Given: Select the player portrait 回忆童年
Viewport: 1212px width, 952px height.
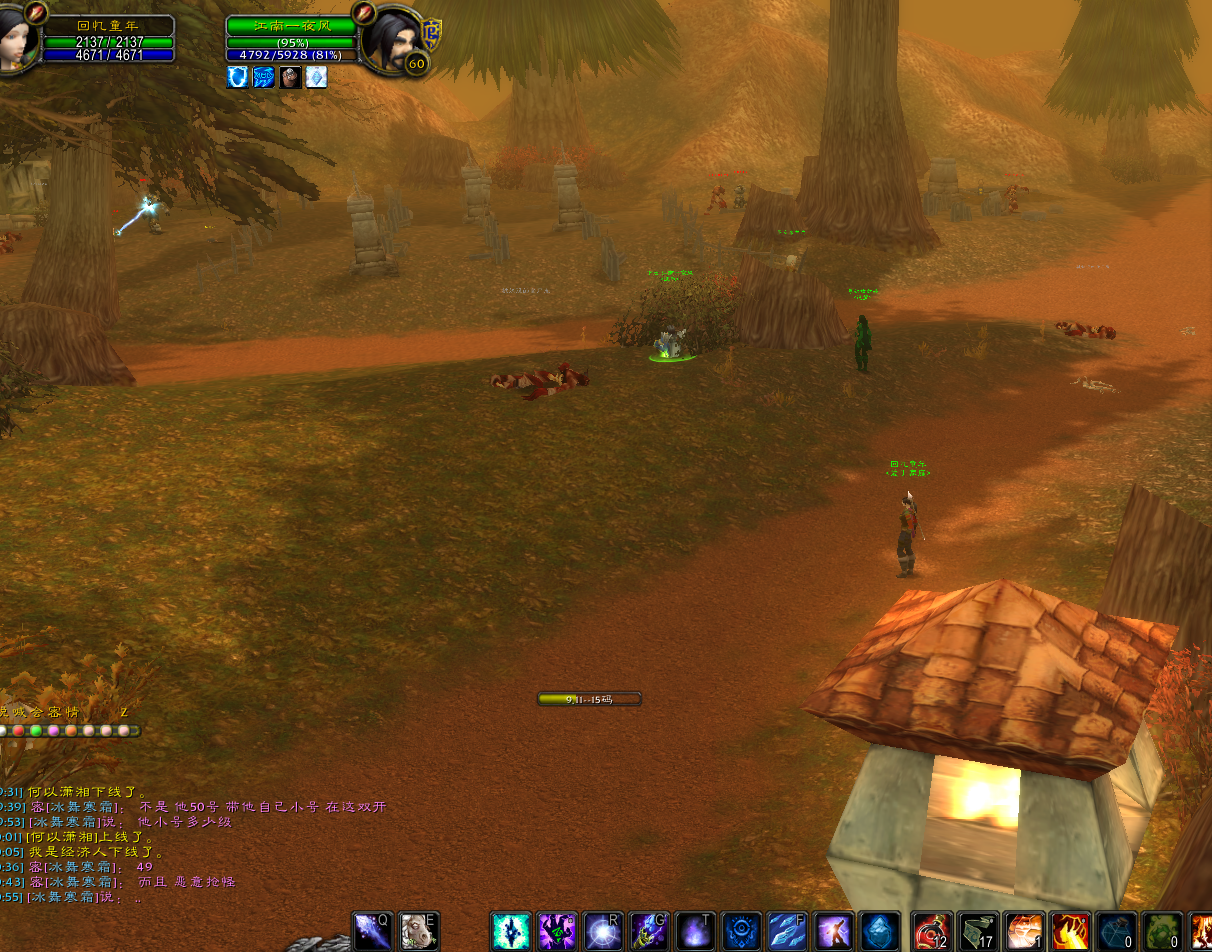Looking at the screenshot, I should [18, 38].
